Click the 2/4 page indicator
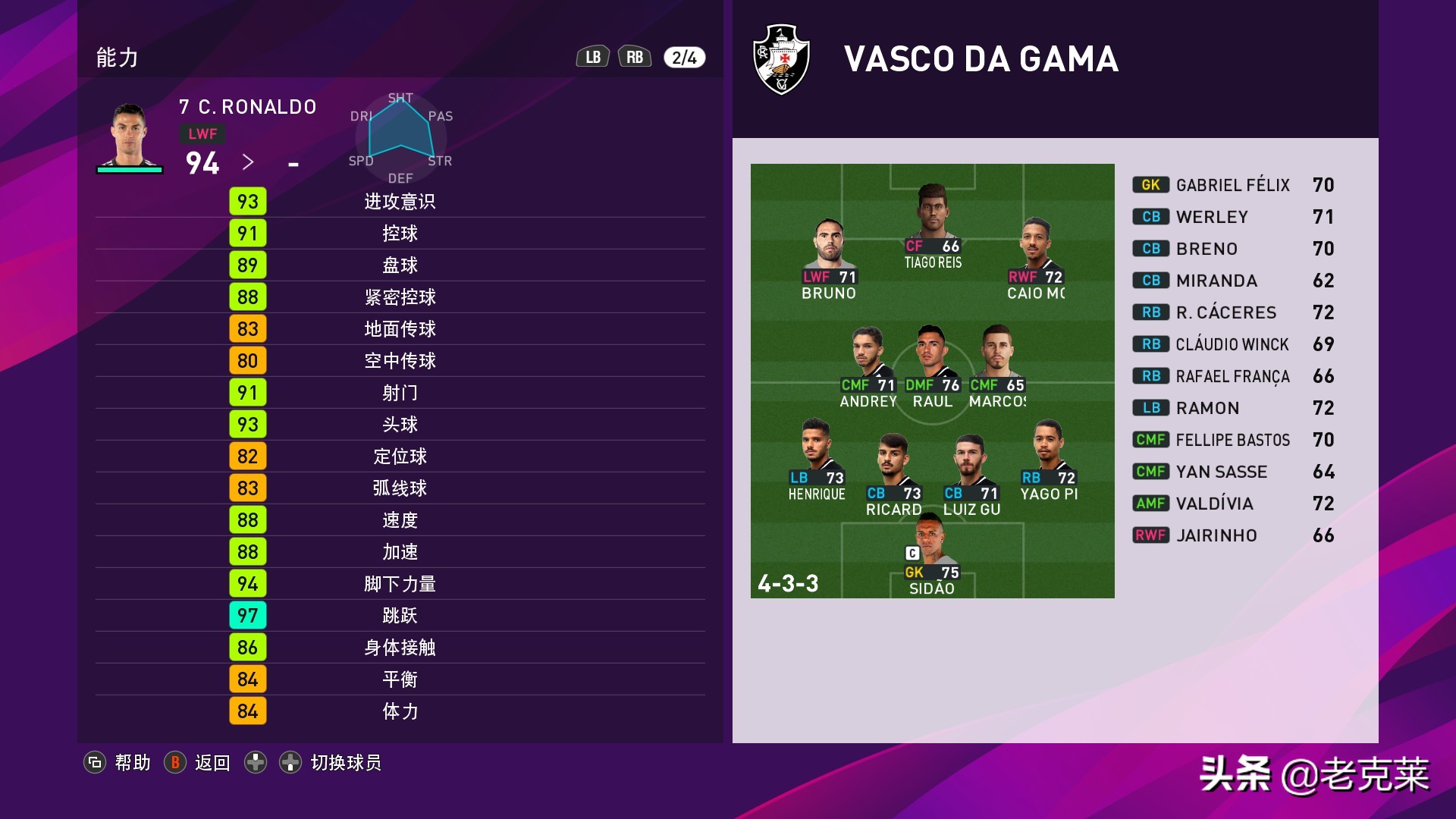Image resolution: width=1456 pixels, height=819 pixels. [684, 58]
